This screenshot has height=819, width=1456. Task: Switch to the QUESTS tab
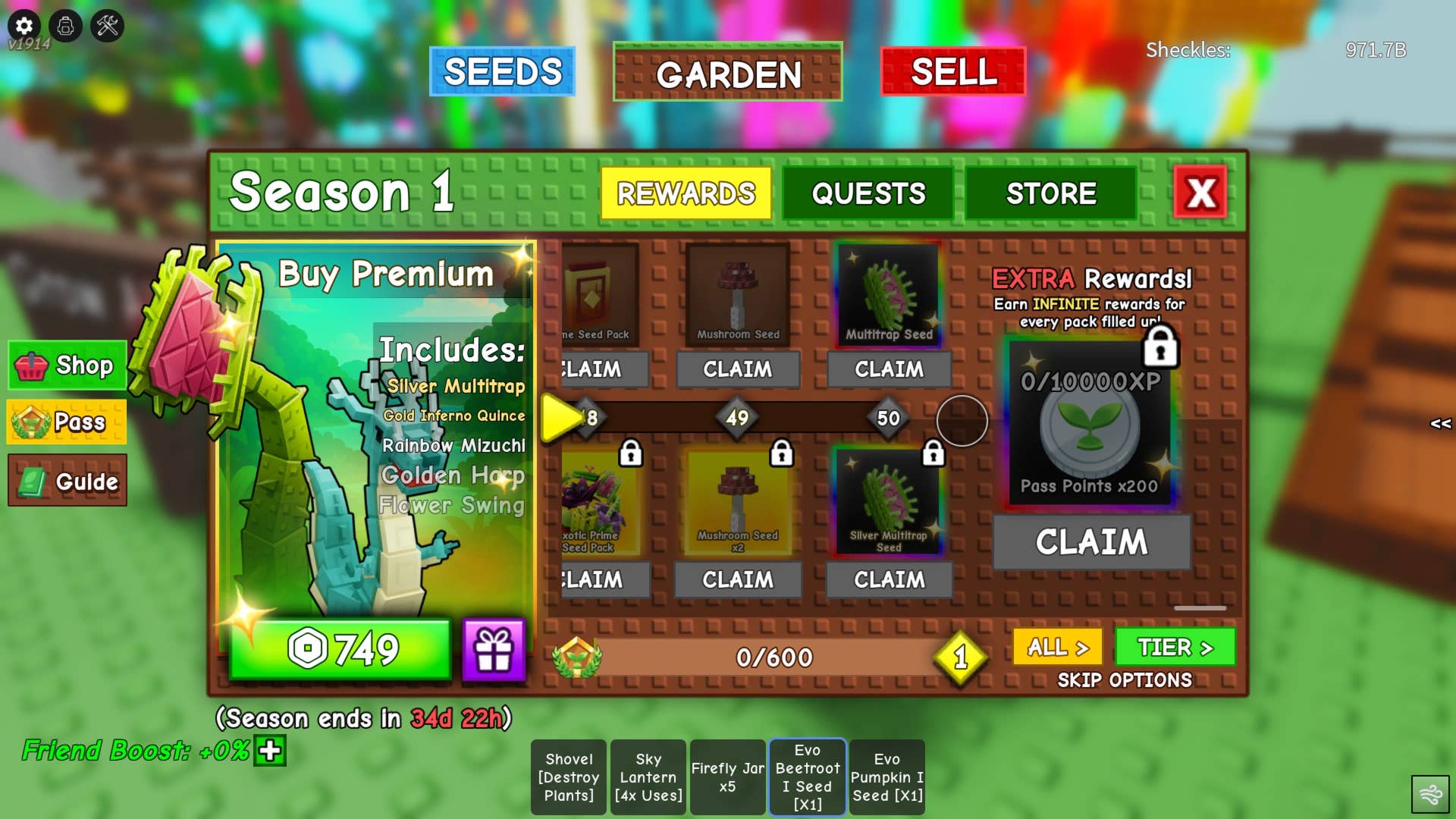[868, 194]
